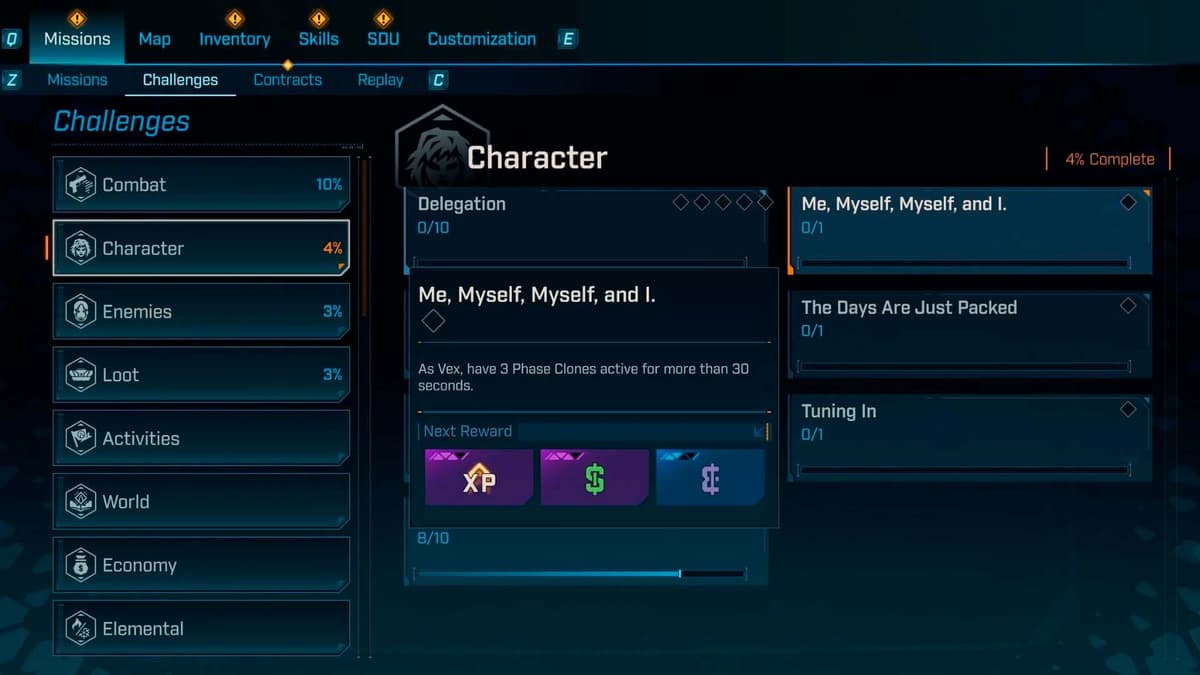The image size is (1200, 675).
Task: Open the Enemies challenge category
Action: click(x=201, y=312)
